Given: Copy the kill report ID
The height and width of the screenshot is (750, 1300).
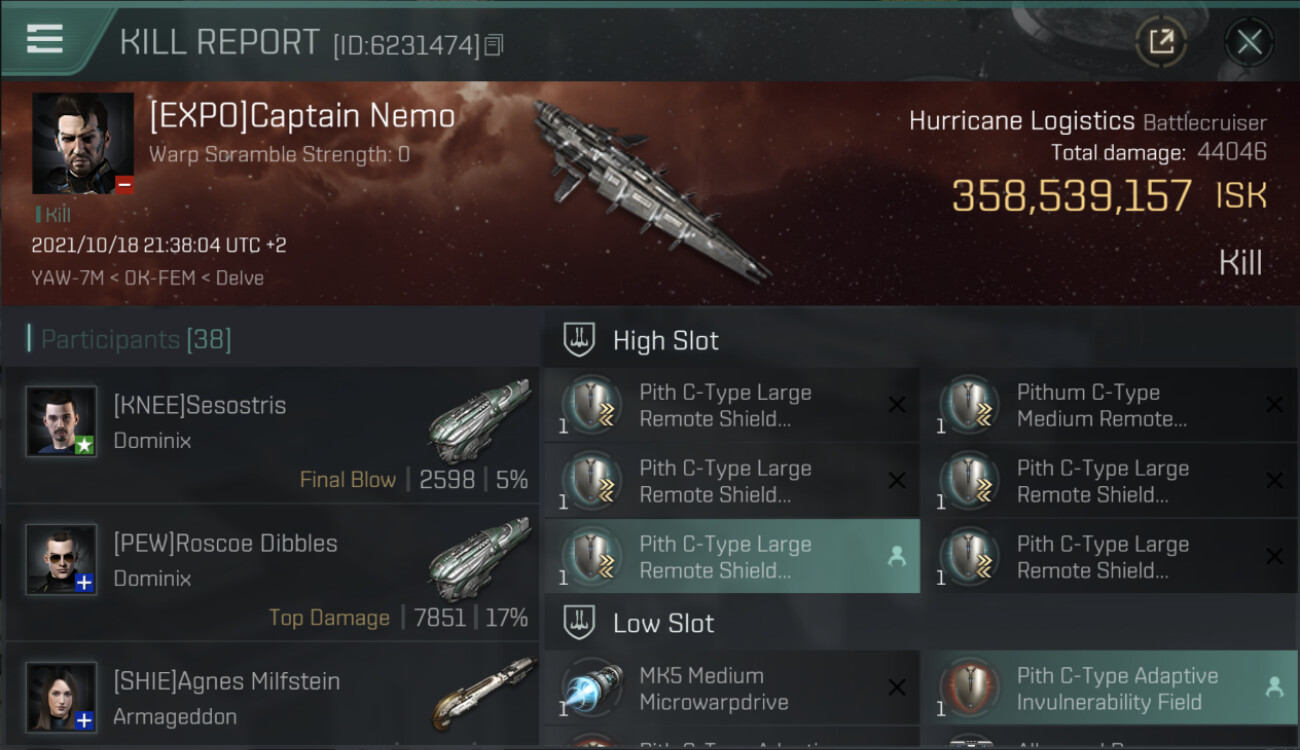Looking at the screenshot, I should click(x=495, y=45).
